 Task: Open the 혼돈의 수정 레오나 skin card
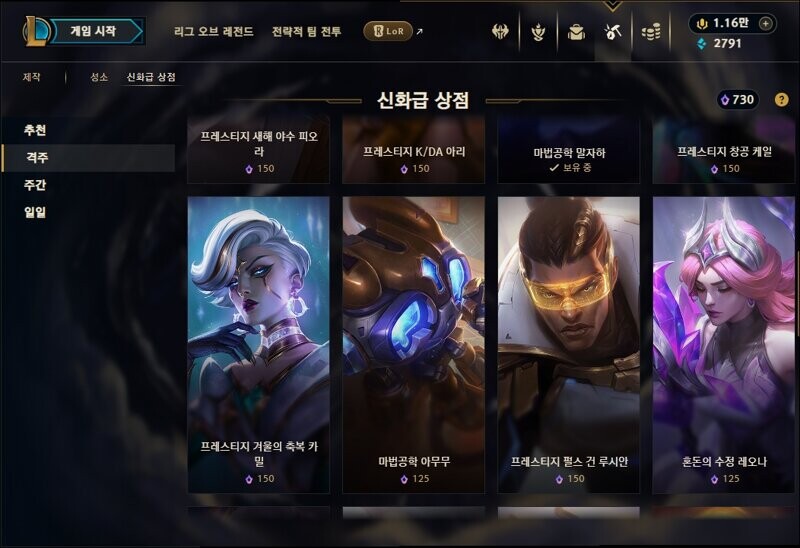(723, 344)
